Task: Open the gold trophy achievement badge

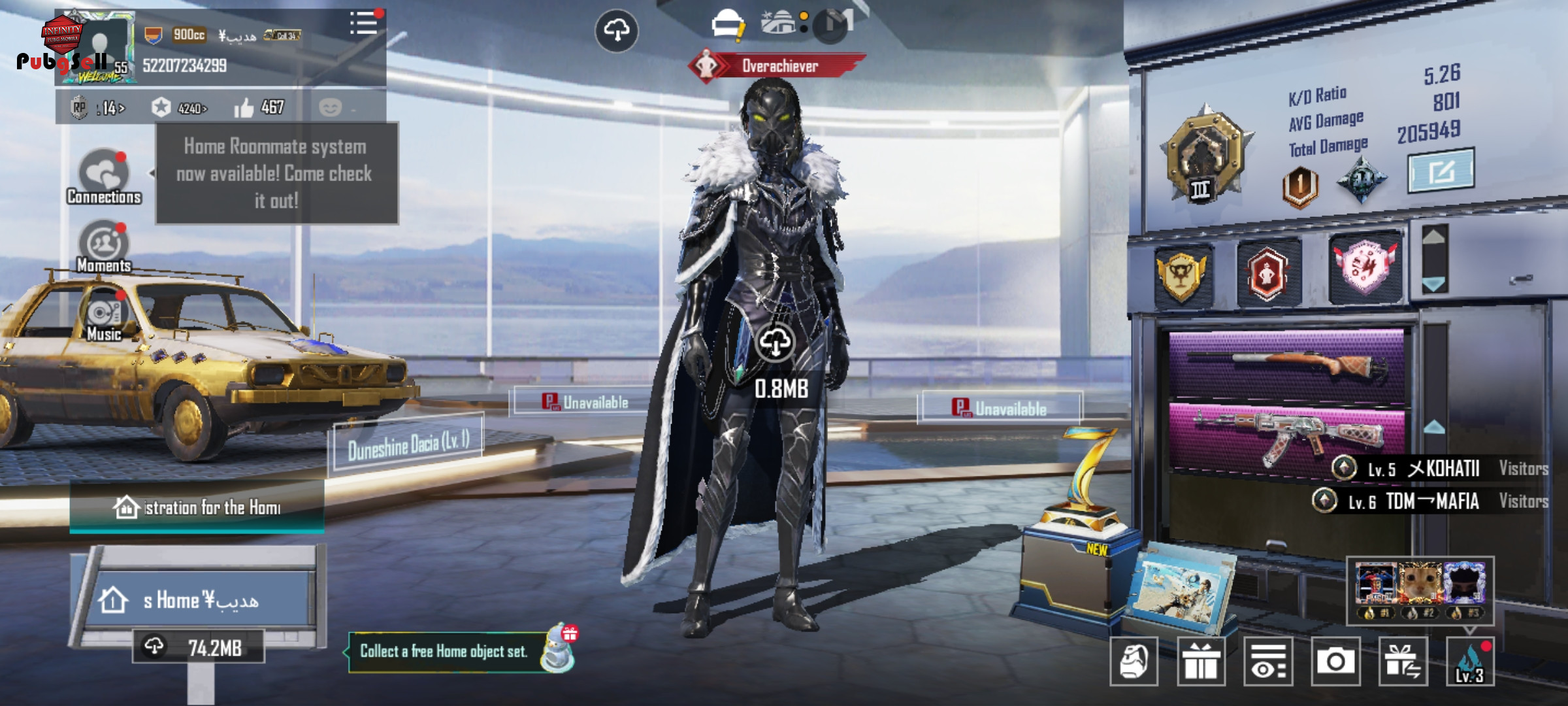Action: (x=1181, y=275)
